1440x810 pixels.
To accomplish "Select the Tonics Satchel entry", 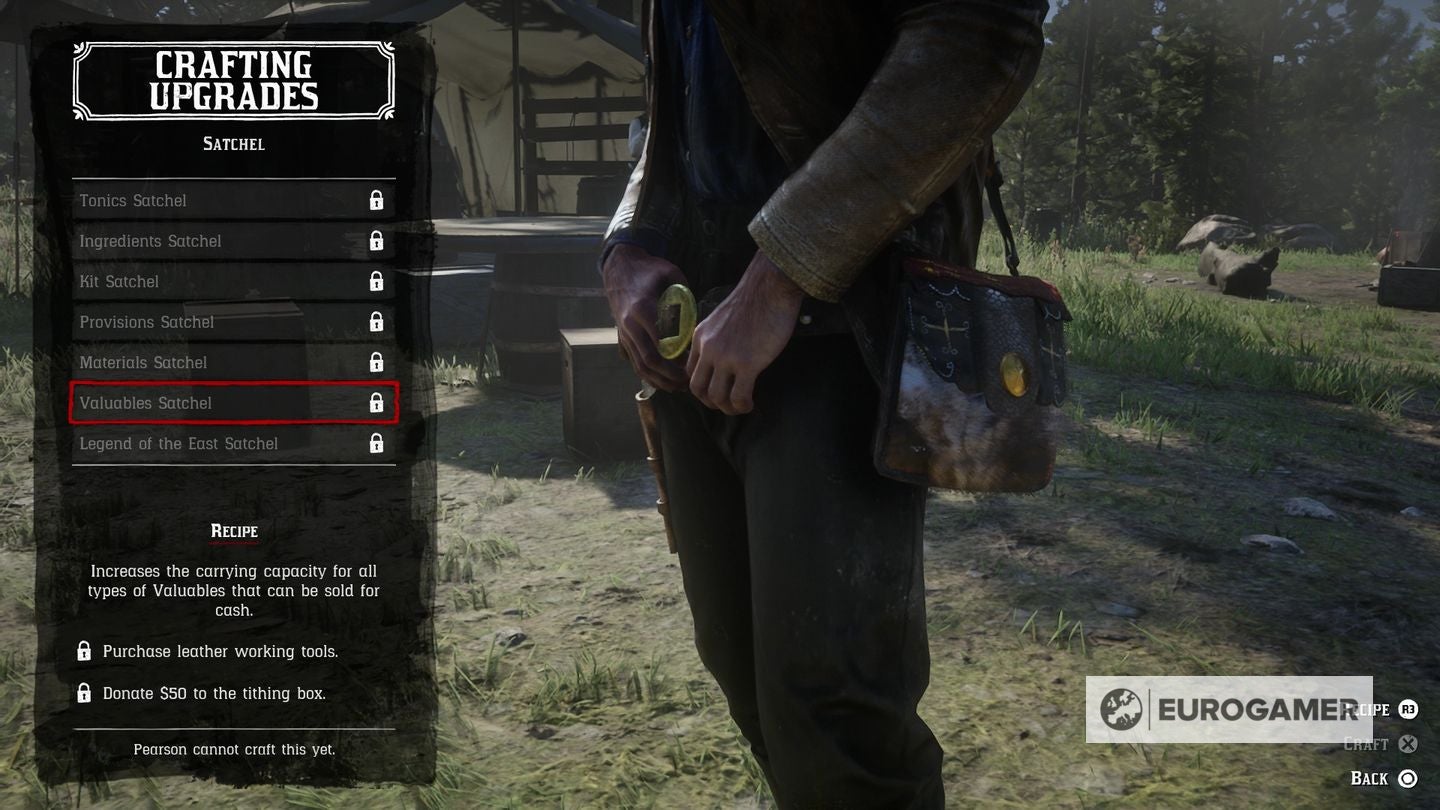I will 233,200.
